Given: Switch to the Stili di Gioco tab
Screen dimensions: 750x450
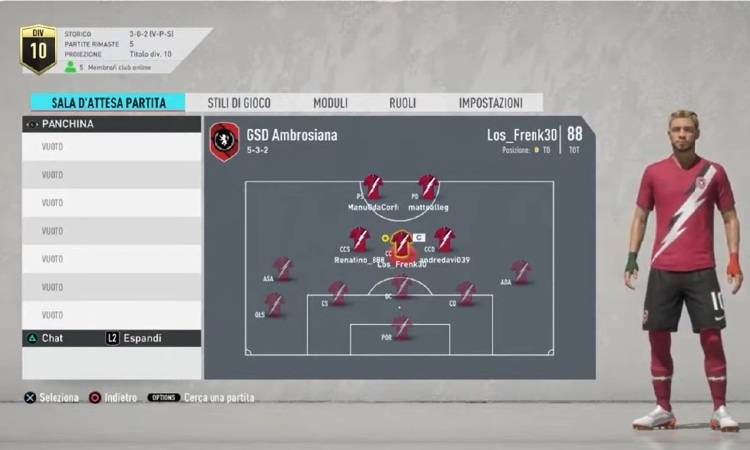Looking at the screenshot, I should [238, 103].
